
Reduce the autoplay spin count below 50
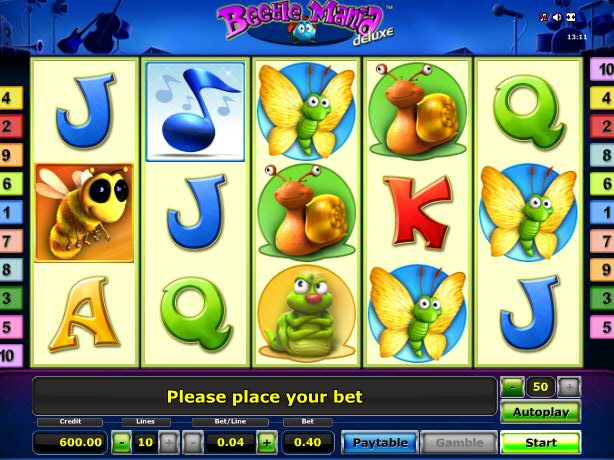(512, 386)
